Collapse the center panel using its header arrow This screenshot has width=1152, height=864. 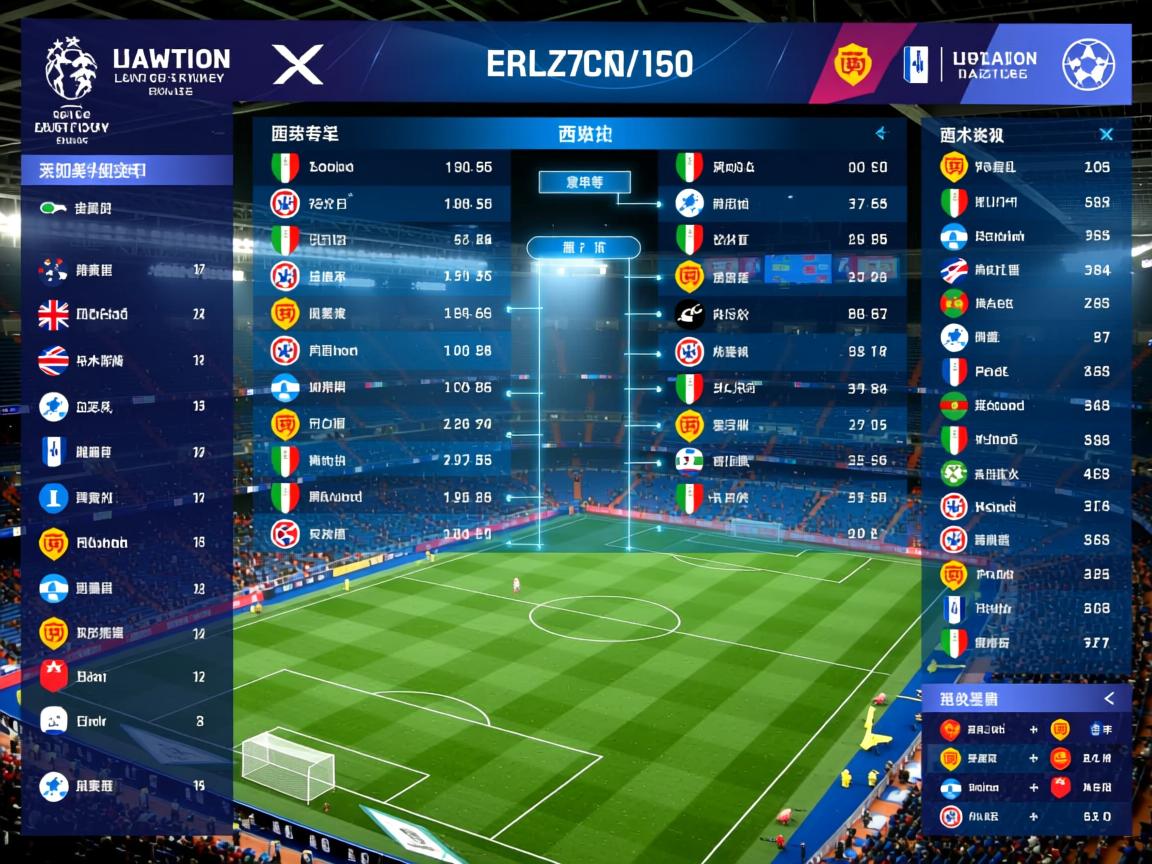click(881, 133)
